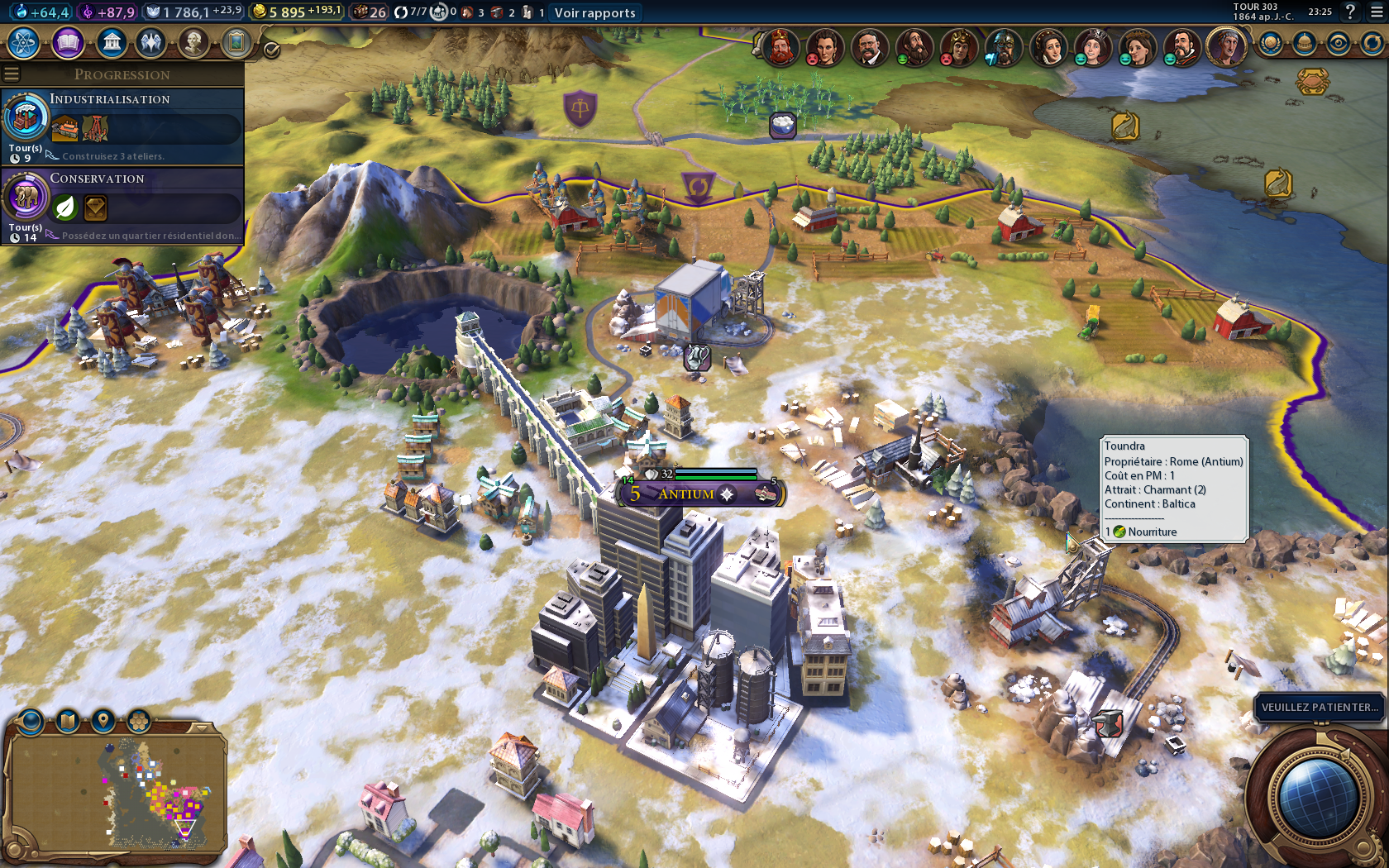Open diplomacy with the red-bearded leader
Screen dimensions: 1389x868
[x=780, y=47]
